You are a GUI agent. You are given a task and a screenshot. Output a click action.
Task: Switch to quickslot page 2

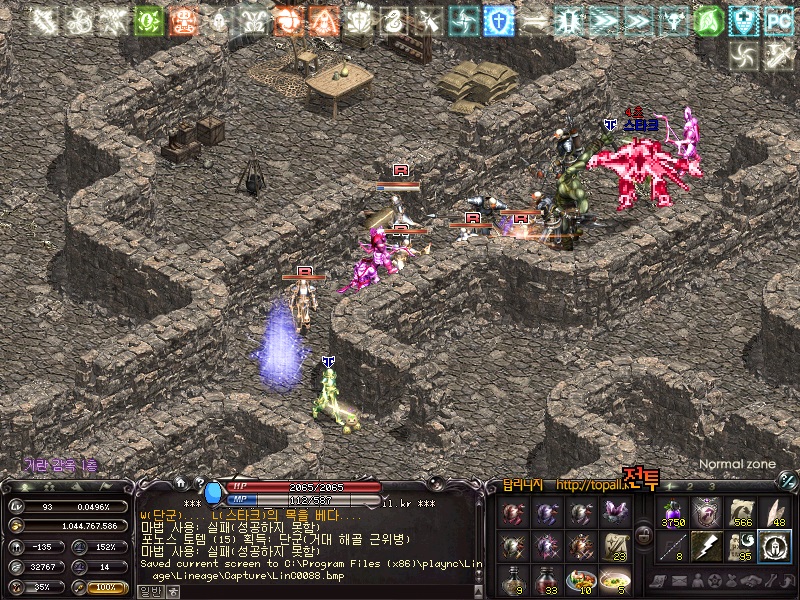click(690, 487)
